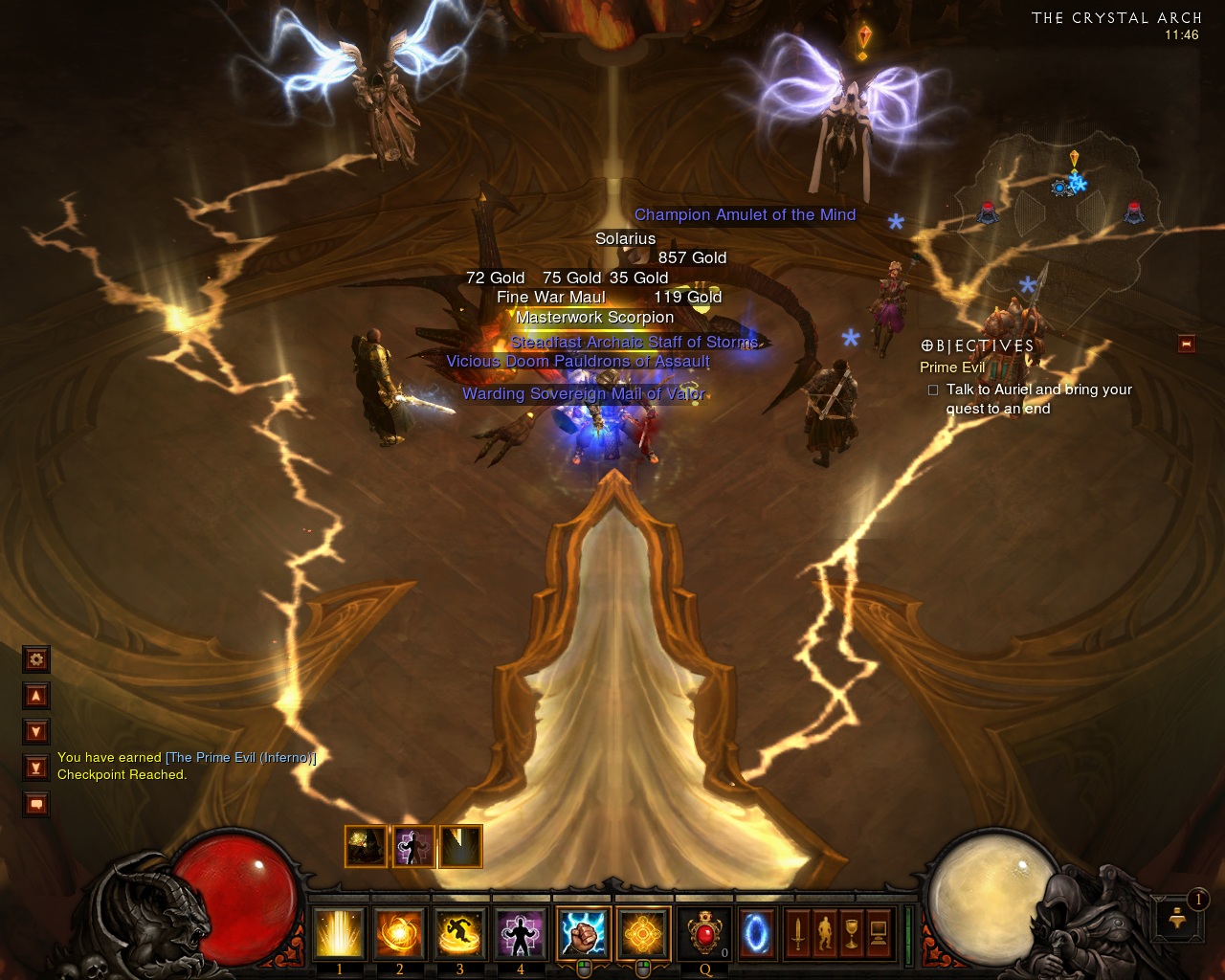Viewport: 1225px width, 980px height.
Task: Activate the running figure skill in slot 3
Action: pyautogui.click(x=459, y=933)
